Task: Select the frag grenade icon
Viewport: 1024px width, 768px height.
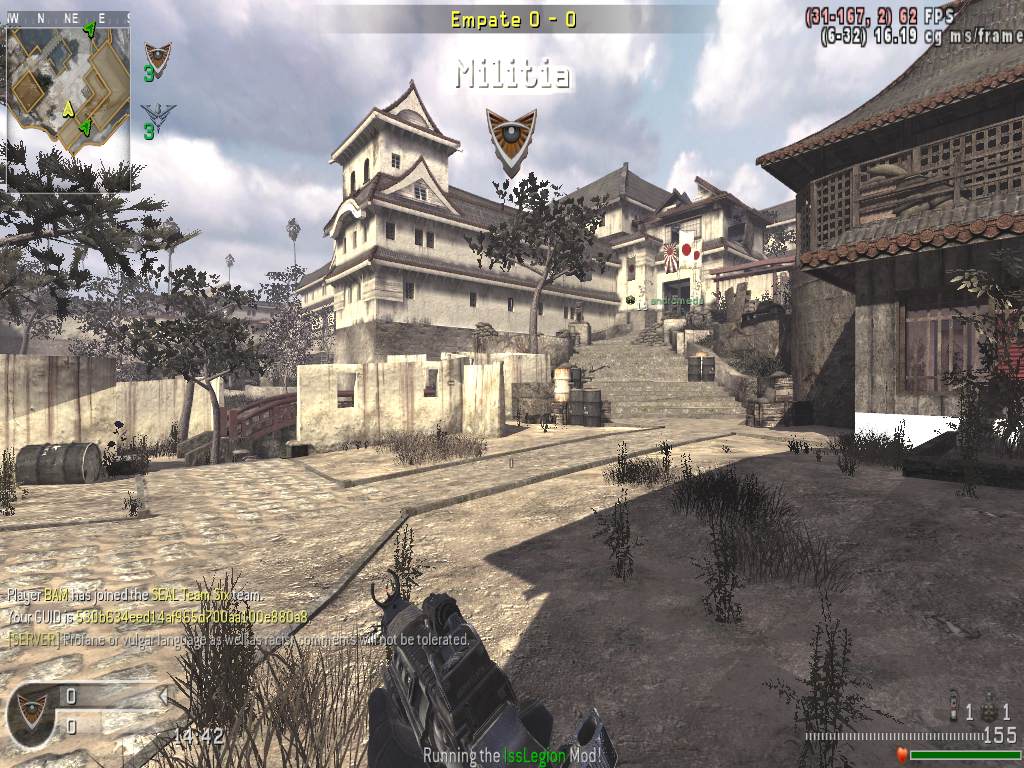Action: click(988, 711)
